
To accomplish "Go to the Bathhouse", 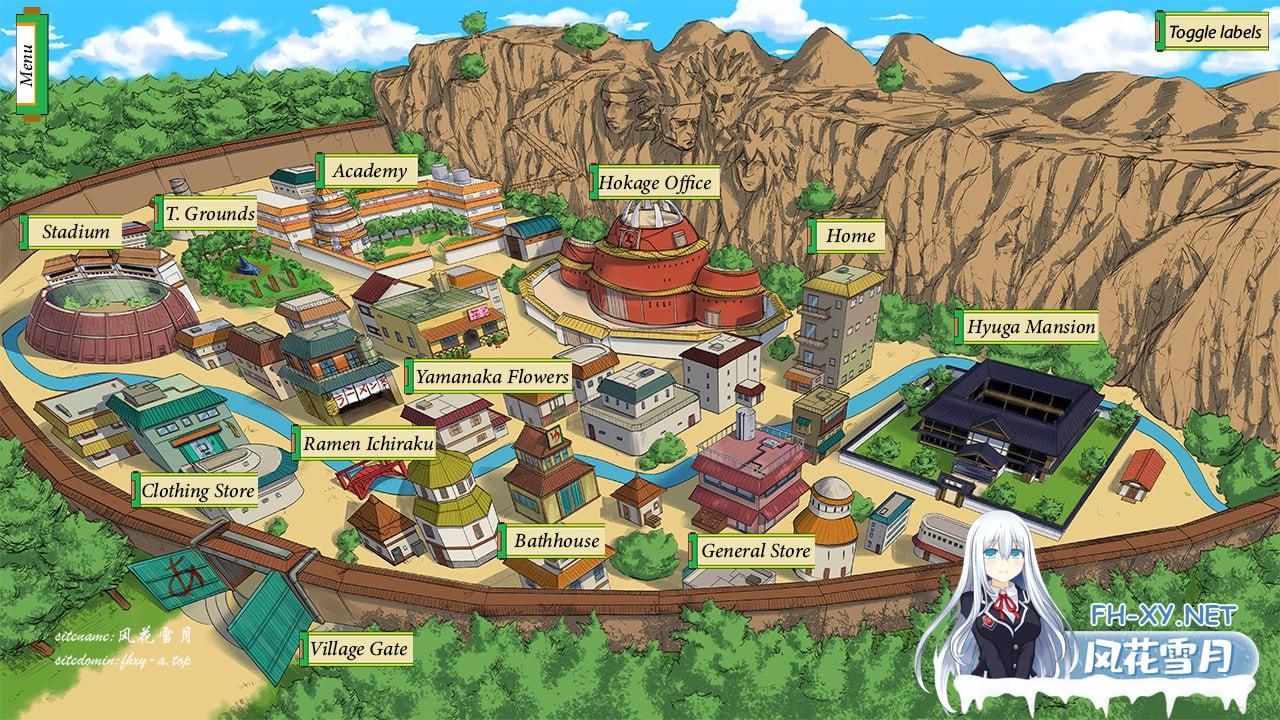I will click(x=557, y=540).
